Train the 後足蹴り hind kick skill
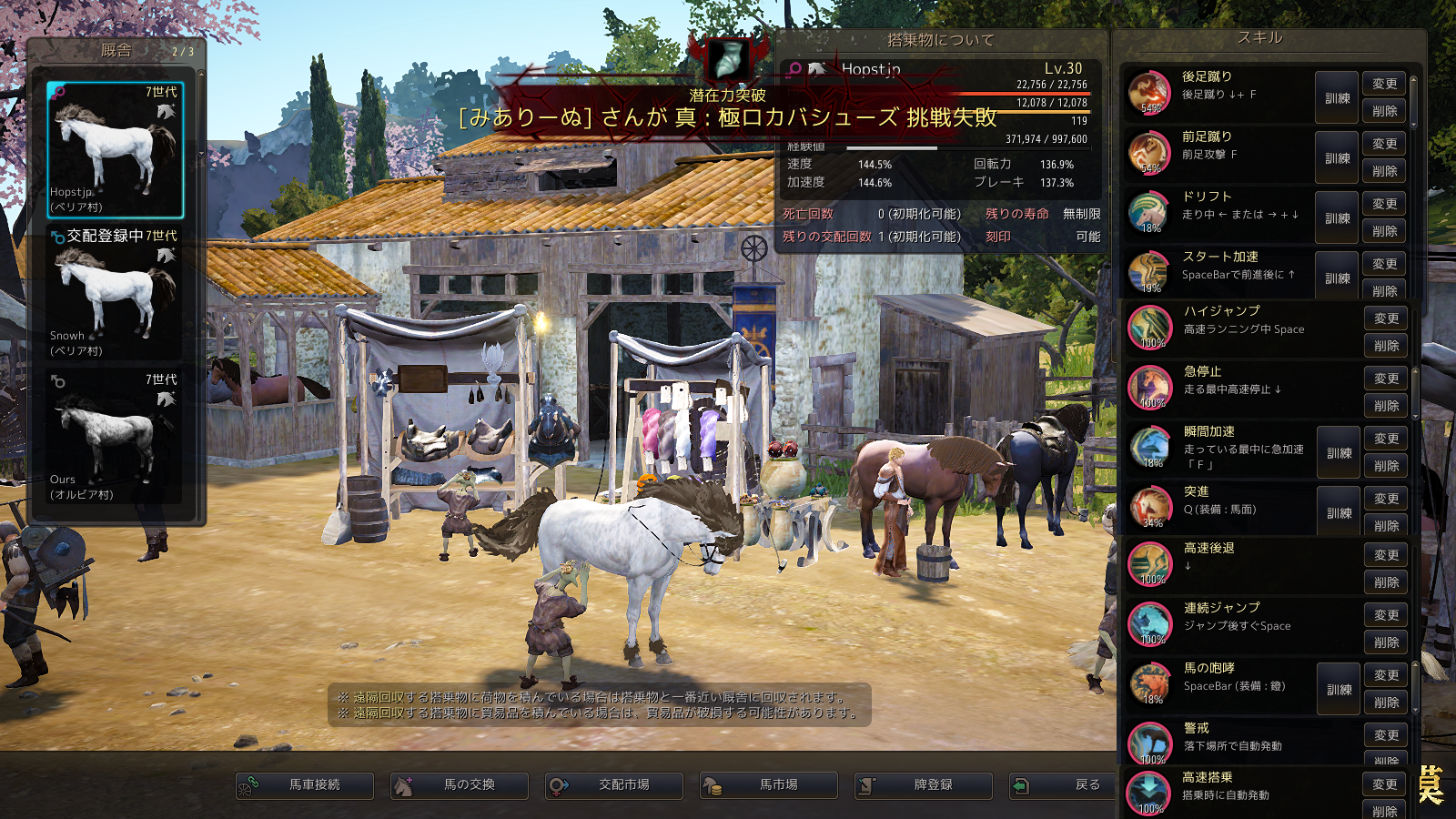 tap(1337, 97)
